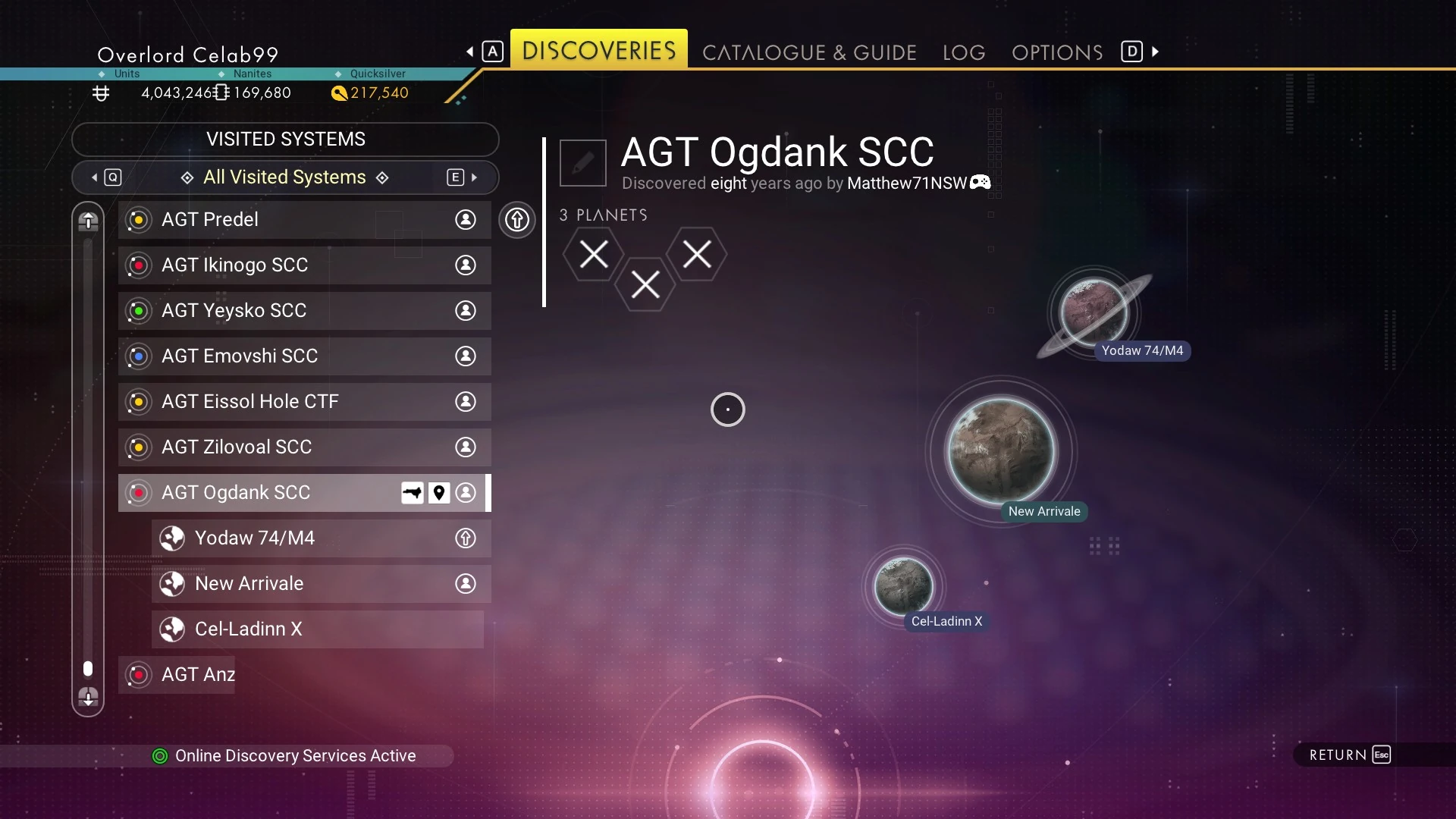This screenshot has width=1456, height=819.
Task: Select the ringed Yodaw 74/M4 planet globe
Action: [1093, 311]
